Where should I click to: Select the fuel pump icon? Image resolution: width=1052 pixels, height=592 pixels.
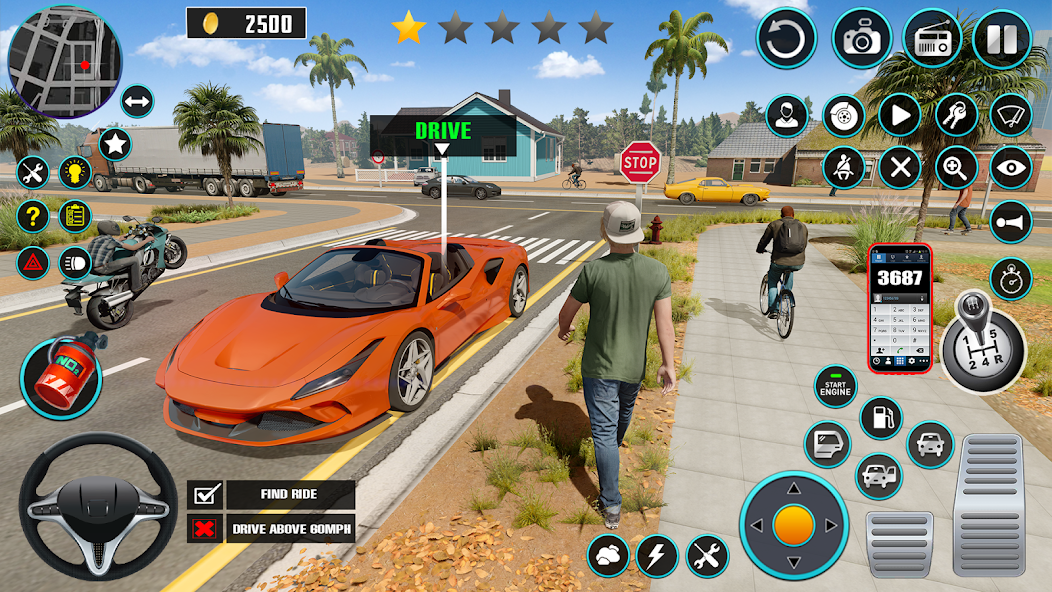click(881, 417)
